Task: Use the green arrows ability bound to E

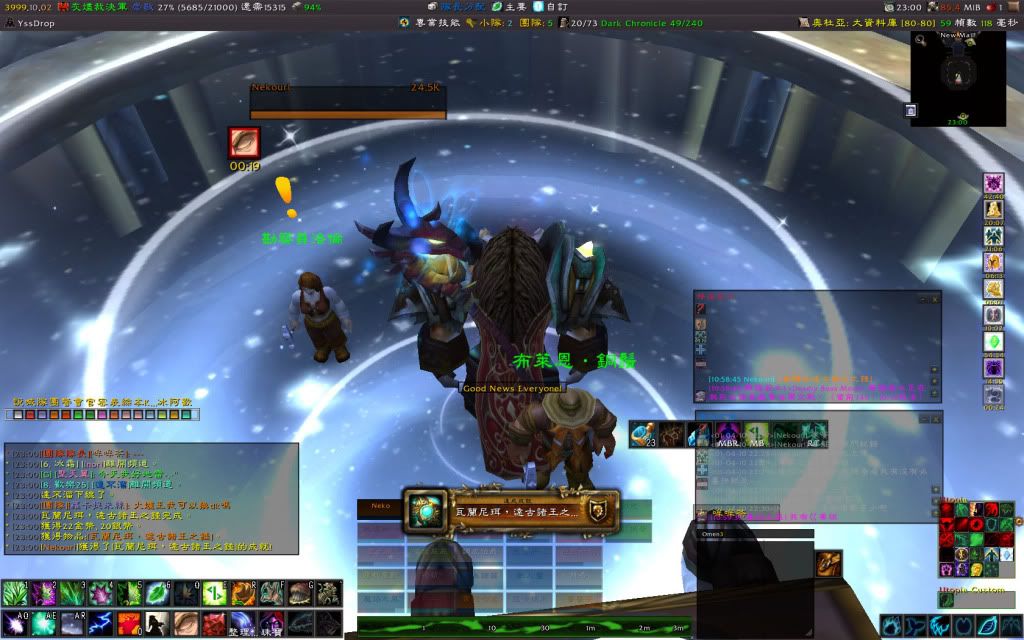Action: coord(214,593)
